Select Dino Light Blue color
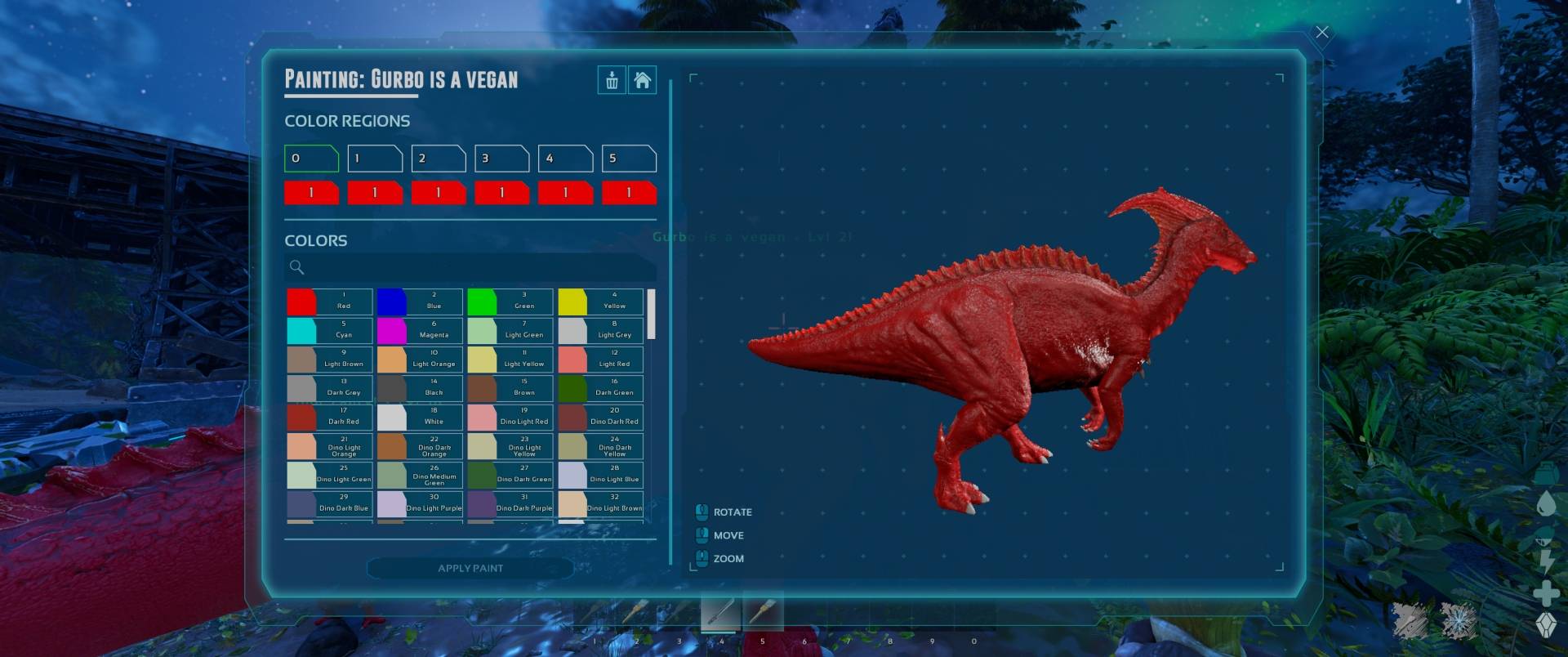This screenshot has width=1568, height=657. [600, 475]
